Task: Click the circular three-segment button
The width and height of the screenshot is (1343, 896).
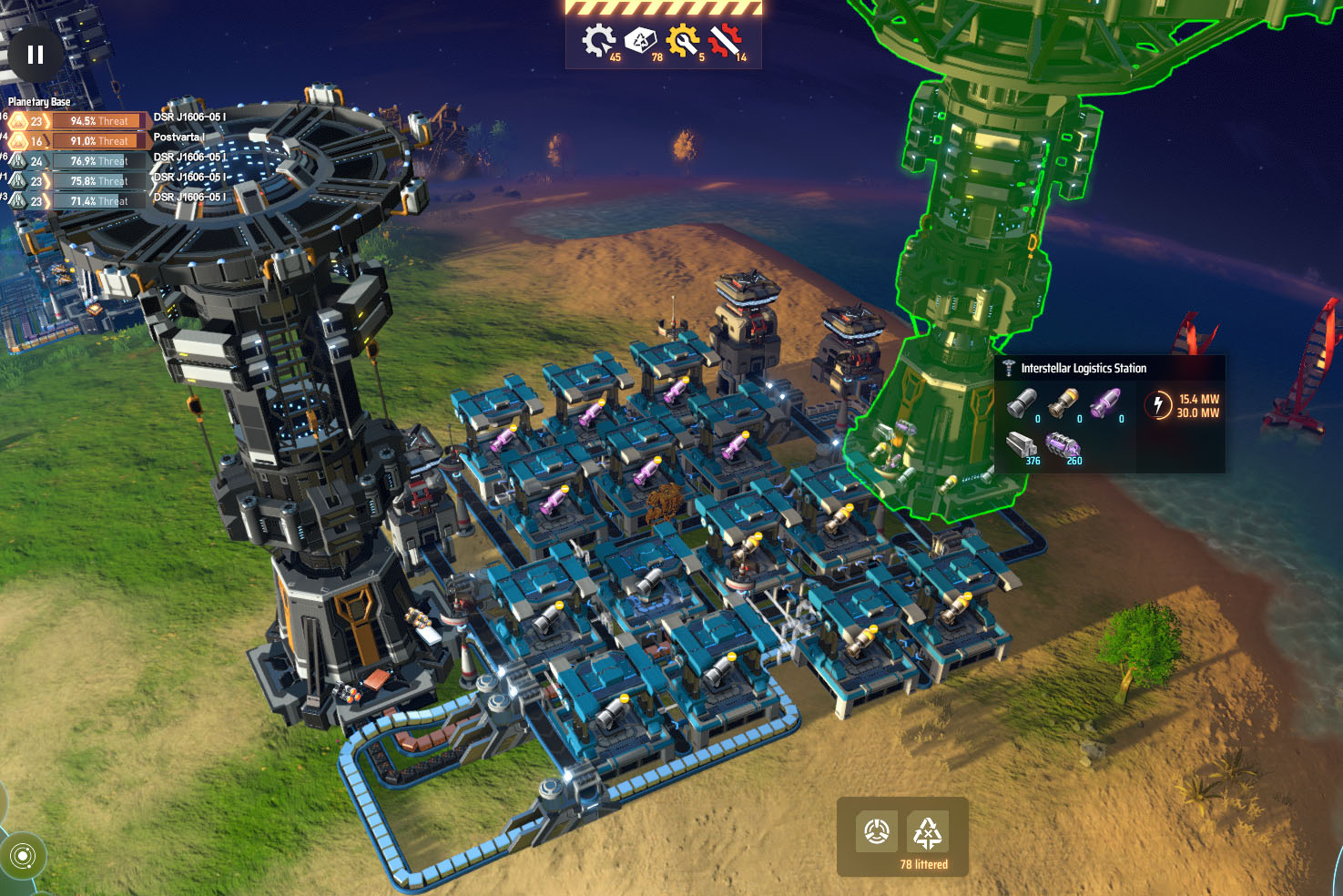Action: [877, 831]
